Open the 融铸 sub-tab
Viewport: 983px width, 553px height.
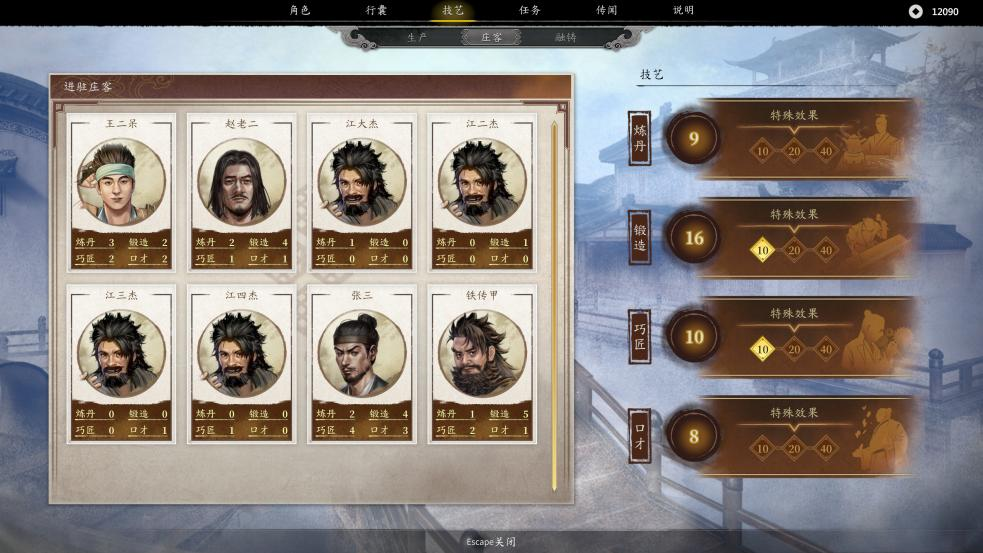[x=566, y=37]
